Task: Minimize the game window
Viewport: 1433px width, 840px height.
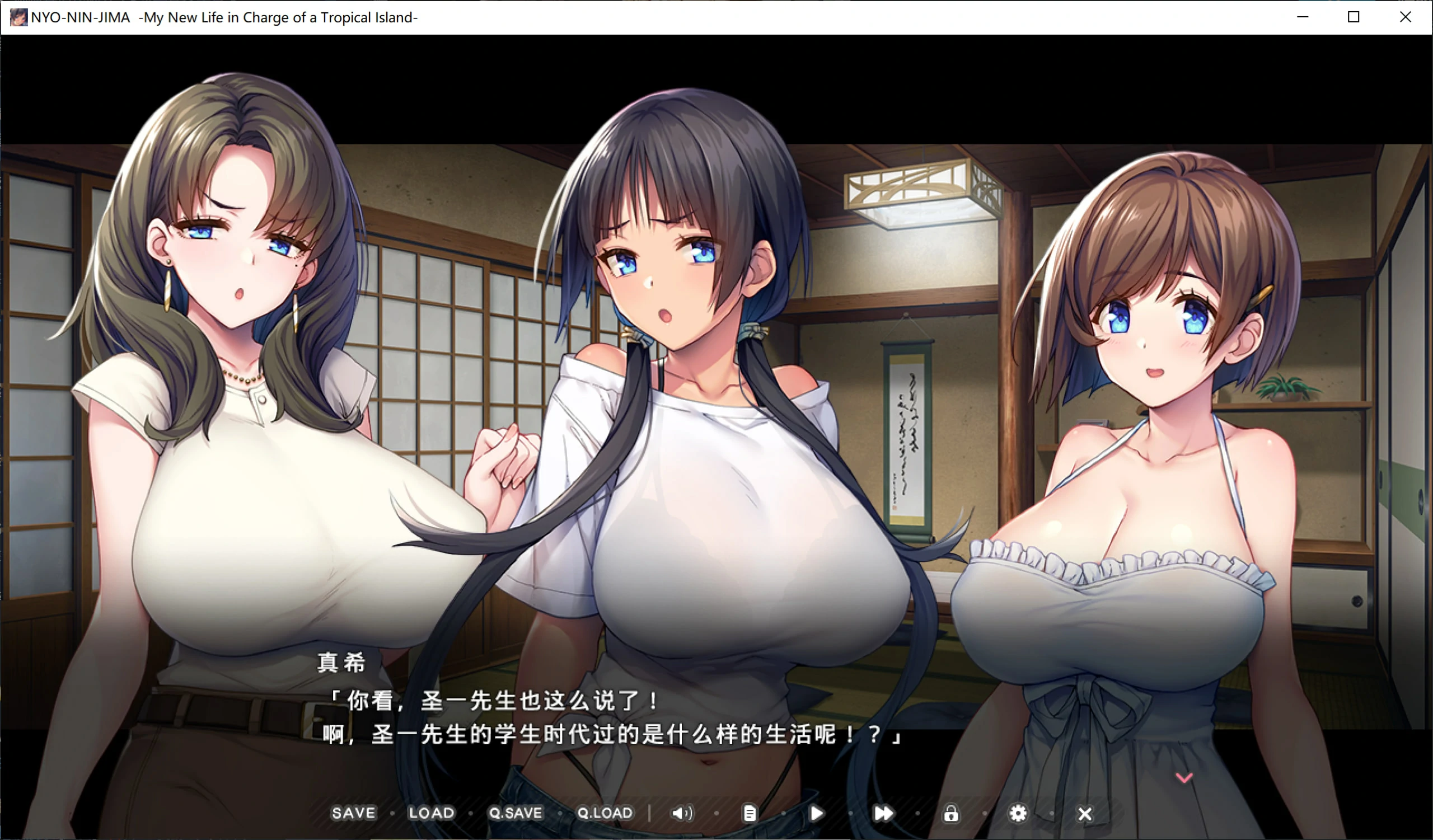Action: [1302, 17]
